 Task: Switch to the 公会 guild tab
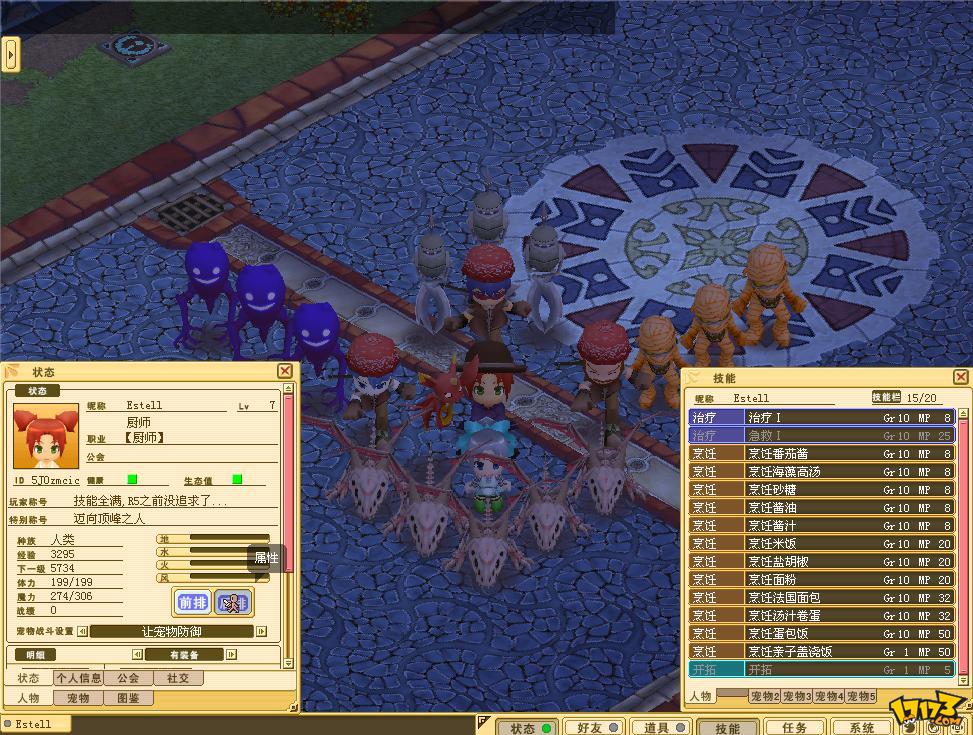click(x=127, y=678)
